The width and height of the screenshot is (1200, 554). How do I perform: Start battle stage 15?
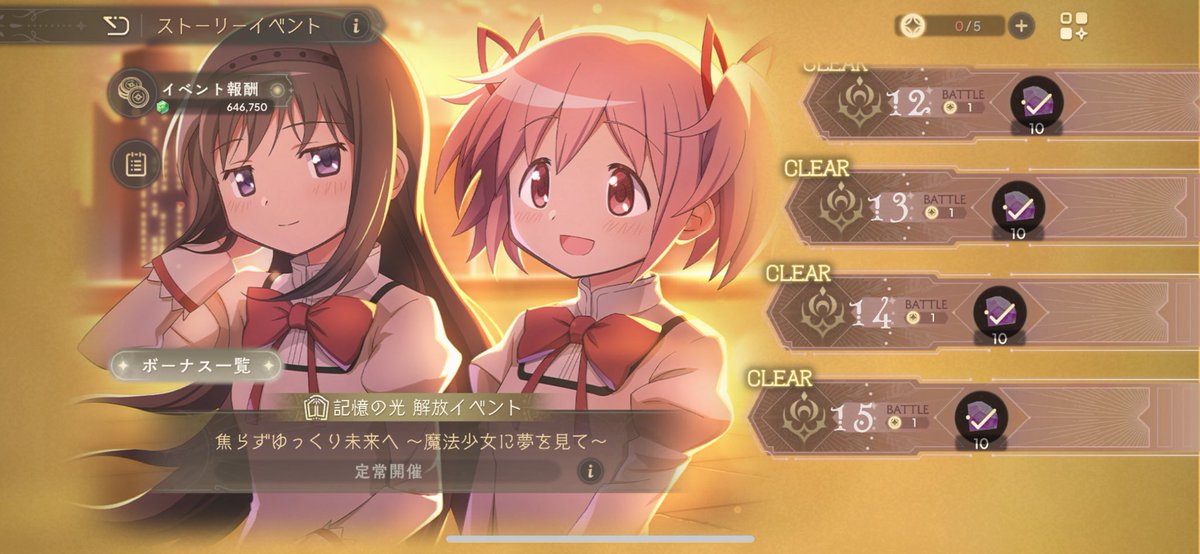coord(862,416)
